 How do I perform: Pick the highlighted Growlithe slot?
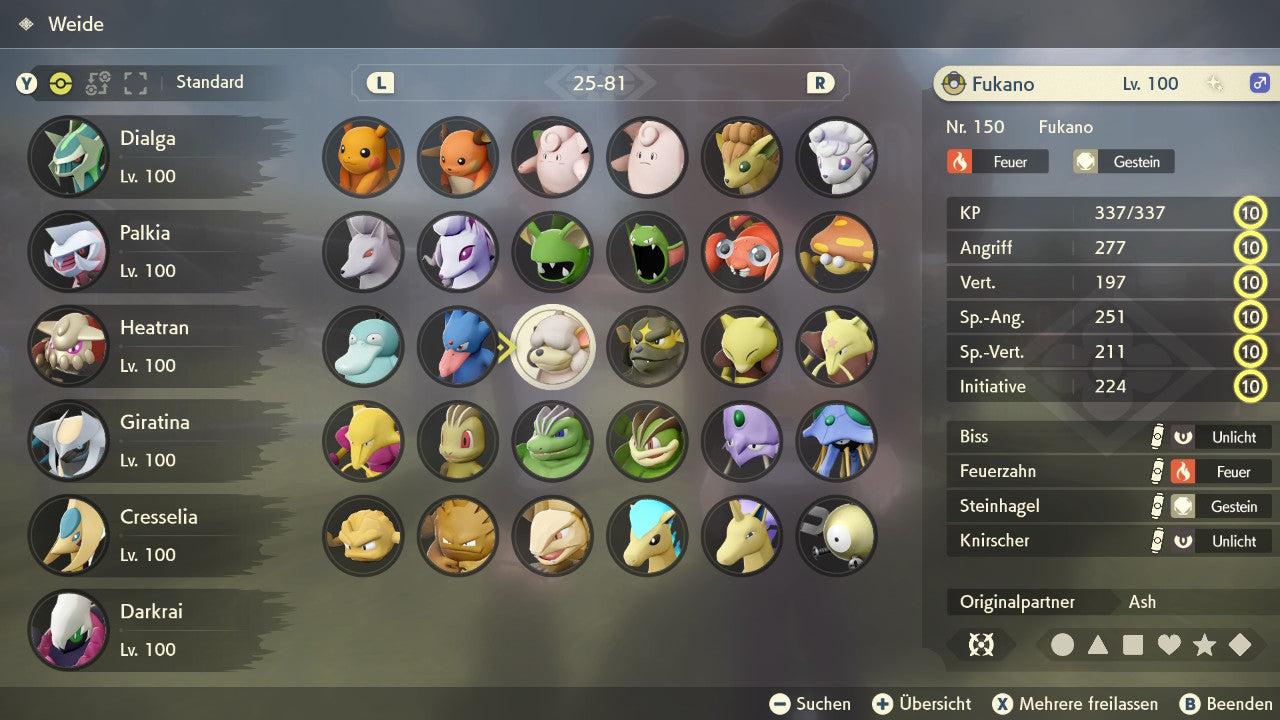pyautogui.click(x=552, y=346)
